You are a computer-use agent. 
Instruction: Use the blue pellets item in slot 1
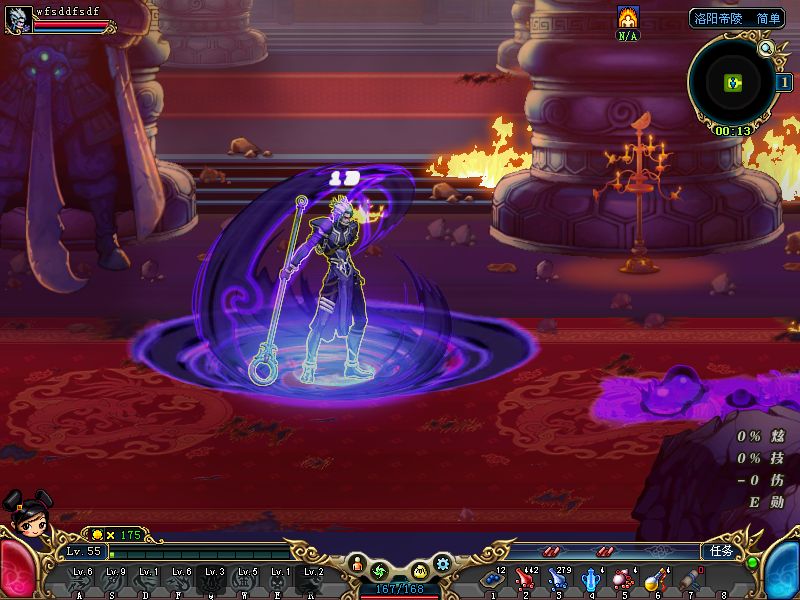point(491,579)
